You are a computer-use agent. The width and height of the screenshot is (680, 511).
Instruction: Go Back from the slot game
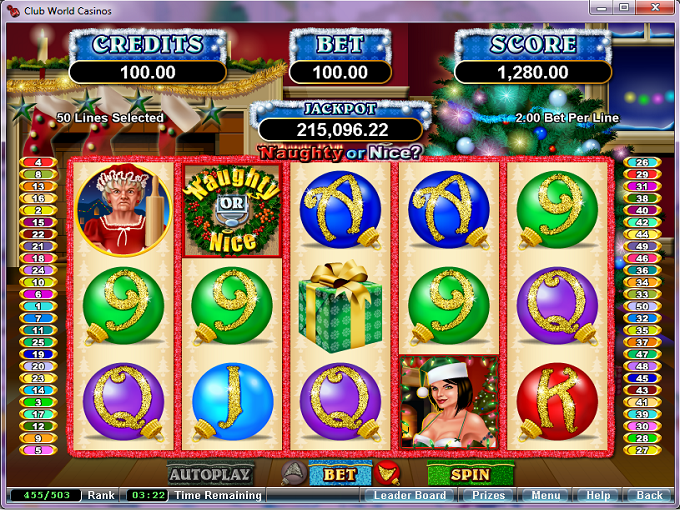650,495
